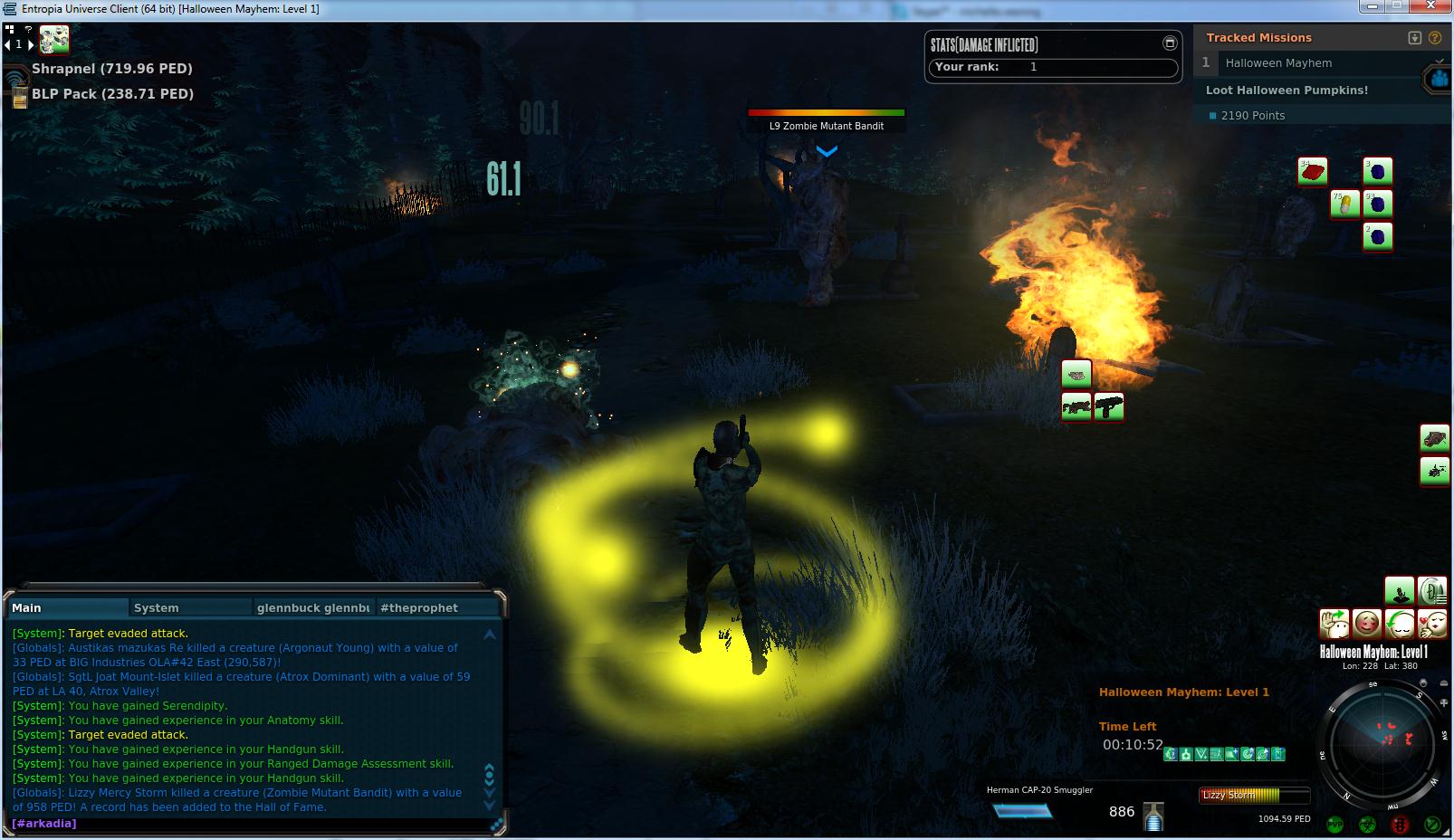Open Tracked Missions help question mark
The width and height of the screenshot is (1454, 840).
tap(1435, 38)
